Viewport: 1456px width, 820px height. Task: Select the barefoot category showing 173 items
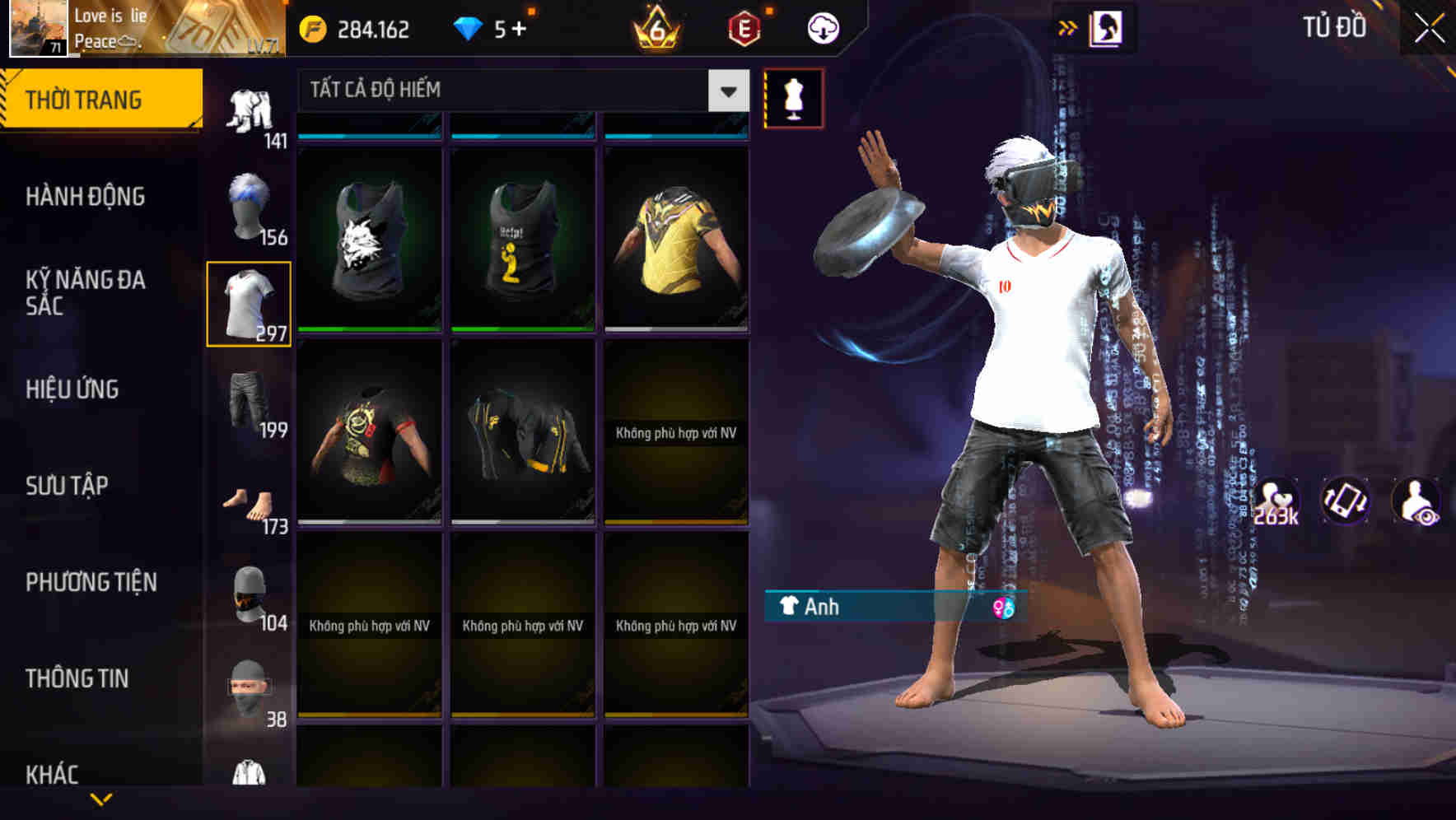coord(250,501)
